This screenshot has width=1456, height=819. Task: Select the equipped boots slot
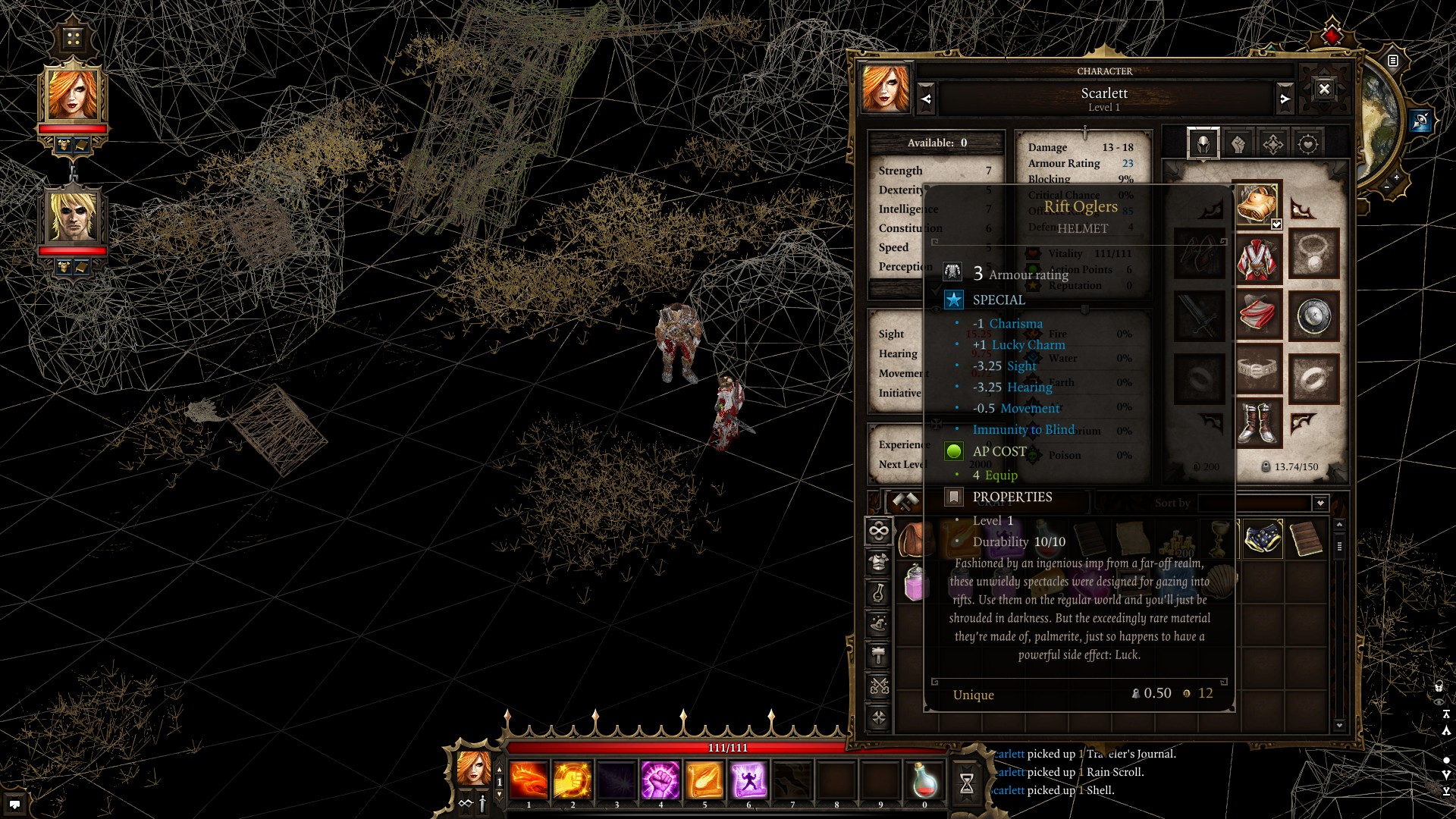1257,422
